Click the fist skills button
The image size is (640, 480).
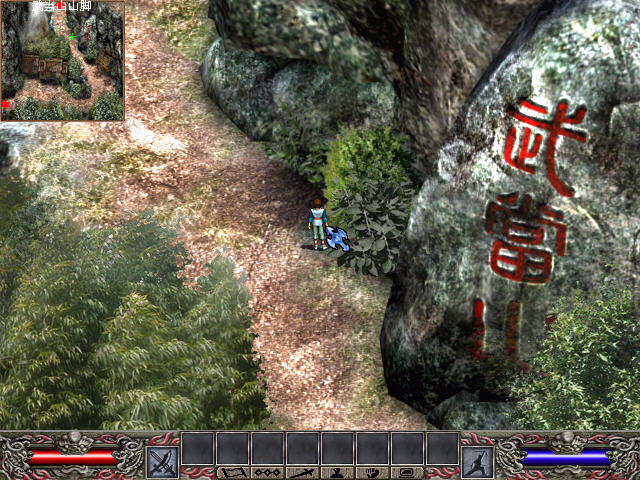pos(372,472)
